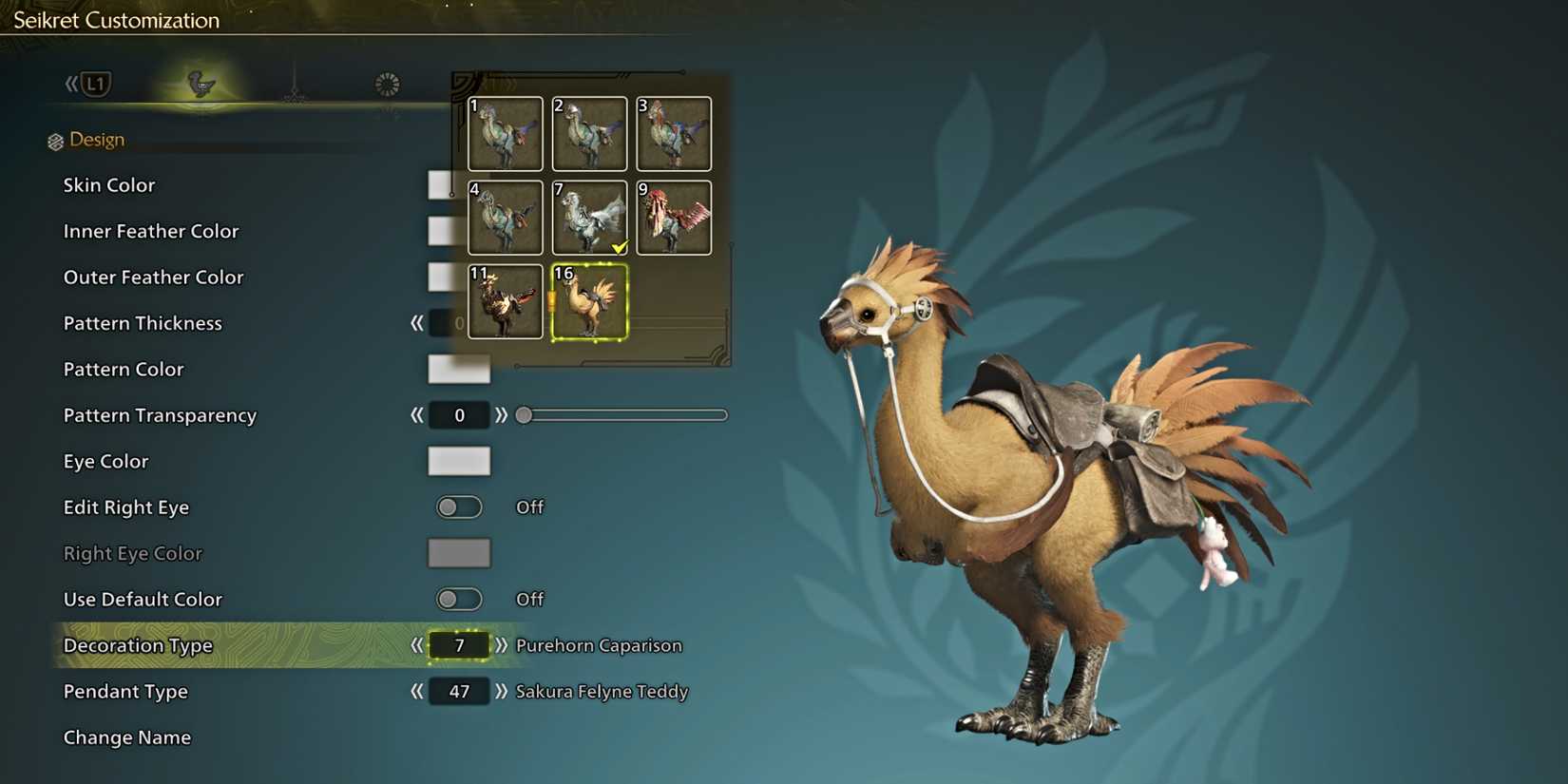Decrease Decoration Type with its left chevron

[418, 645]
